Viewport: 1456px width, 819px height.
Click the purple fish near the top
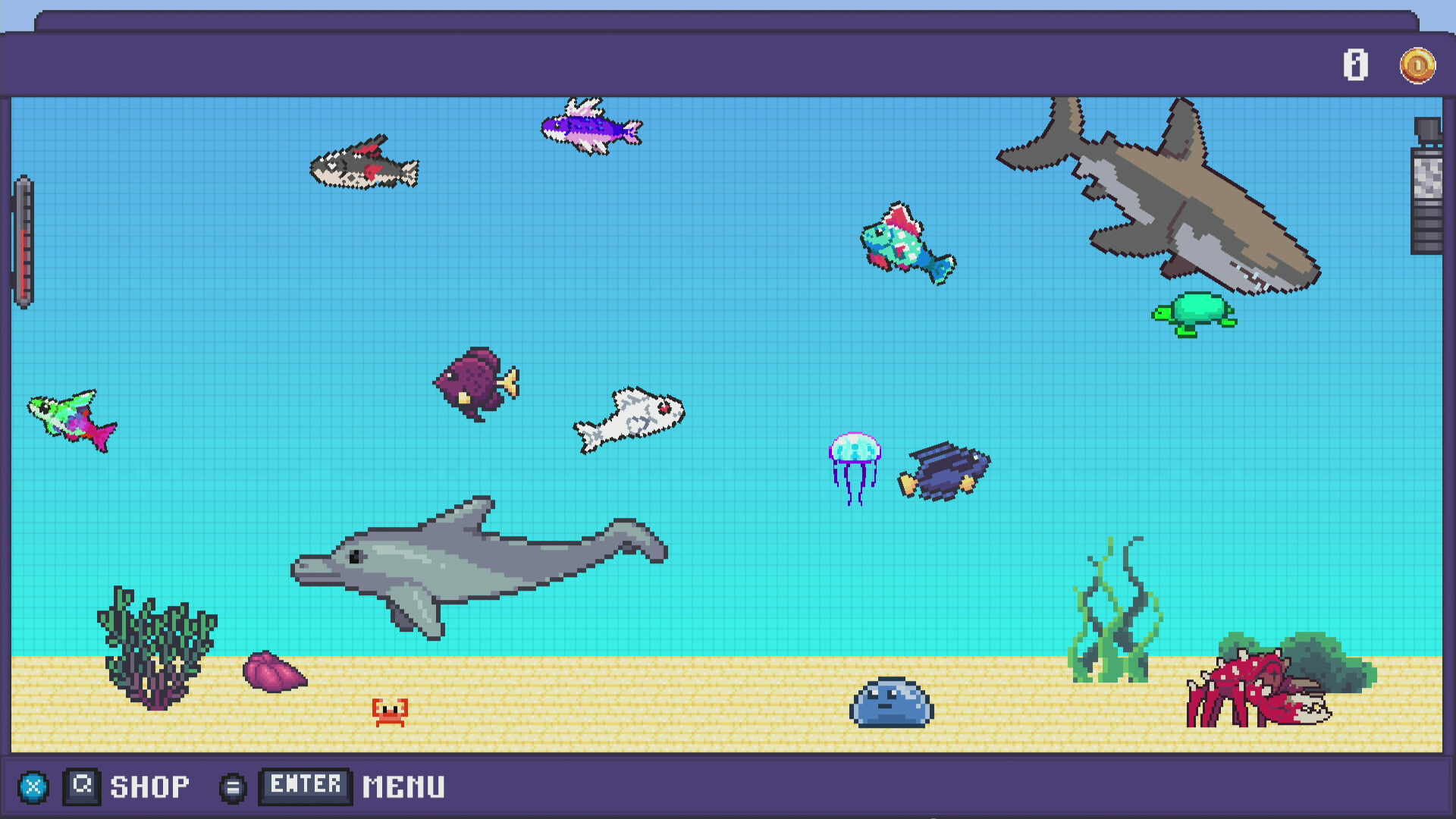click(x=590, y=129)
